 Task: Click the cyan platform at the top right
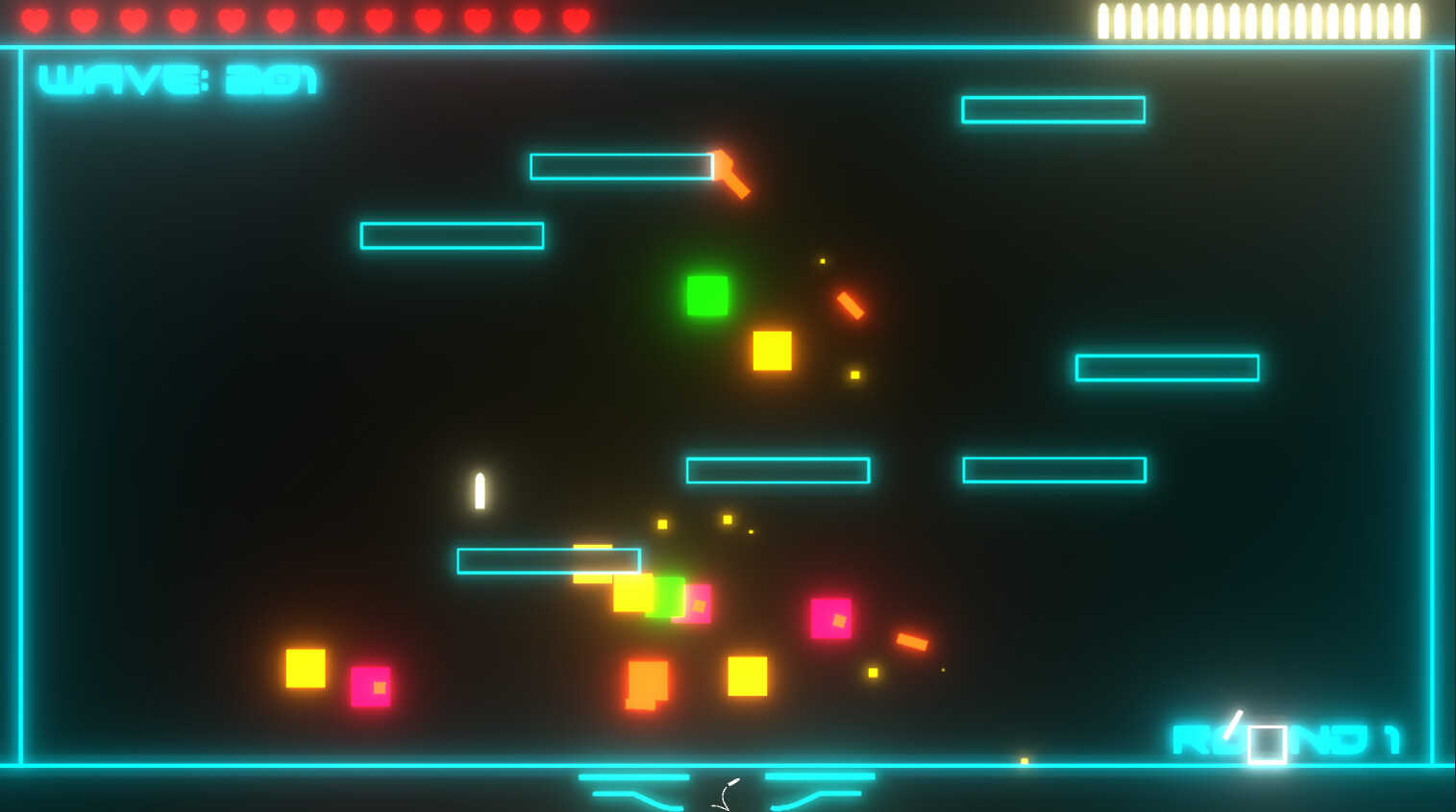click(1052, 110)
